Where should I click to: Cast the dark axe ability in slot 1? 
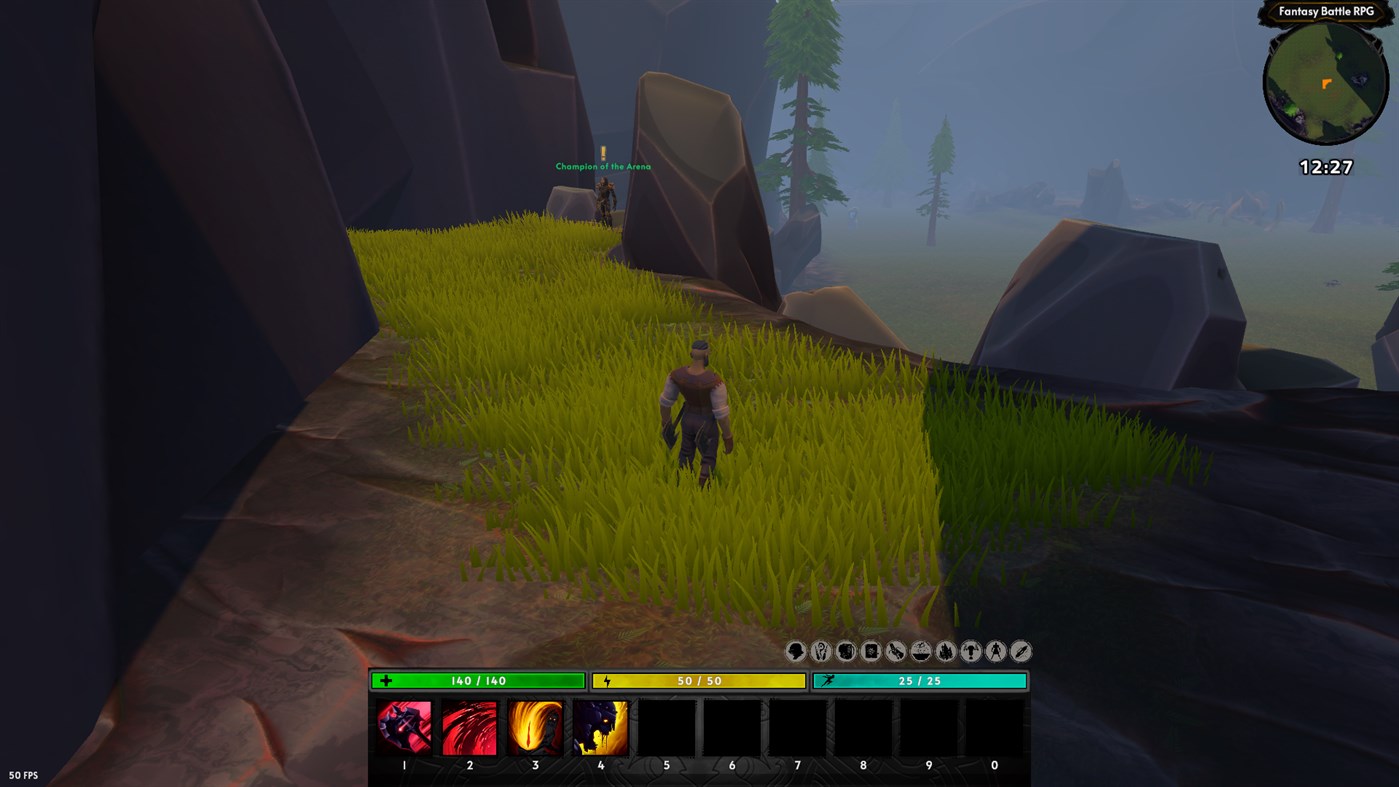[x=402, y=728]
